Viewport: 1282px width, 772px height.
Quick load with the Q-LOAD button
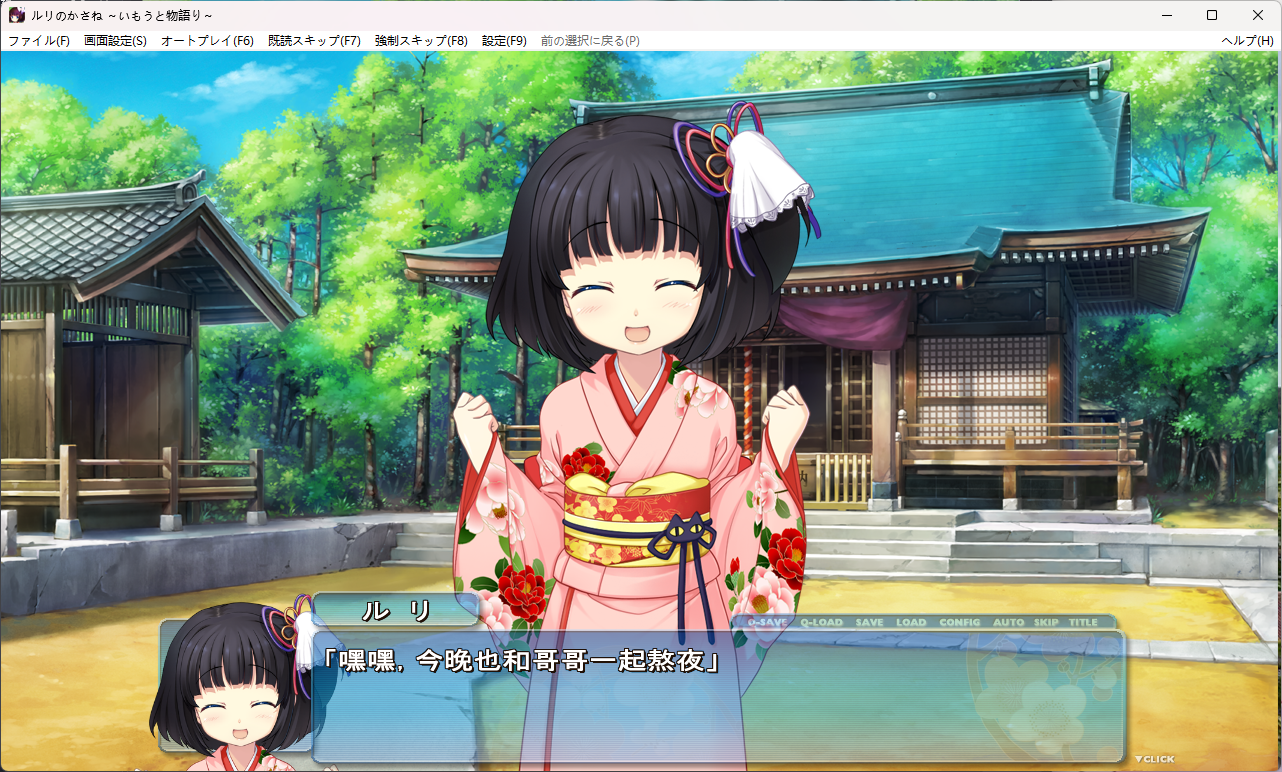pyautogui.click(x=821, y=622)
